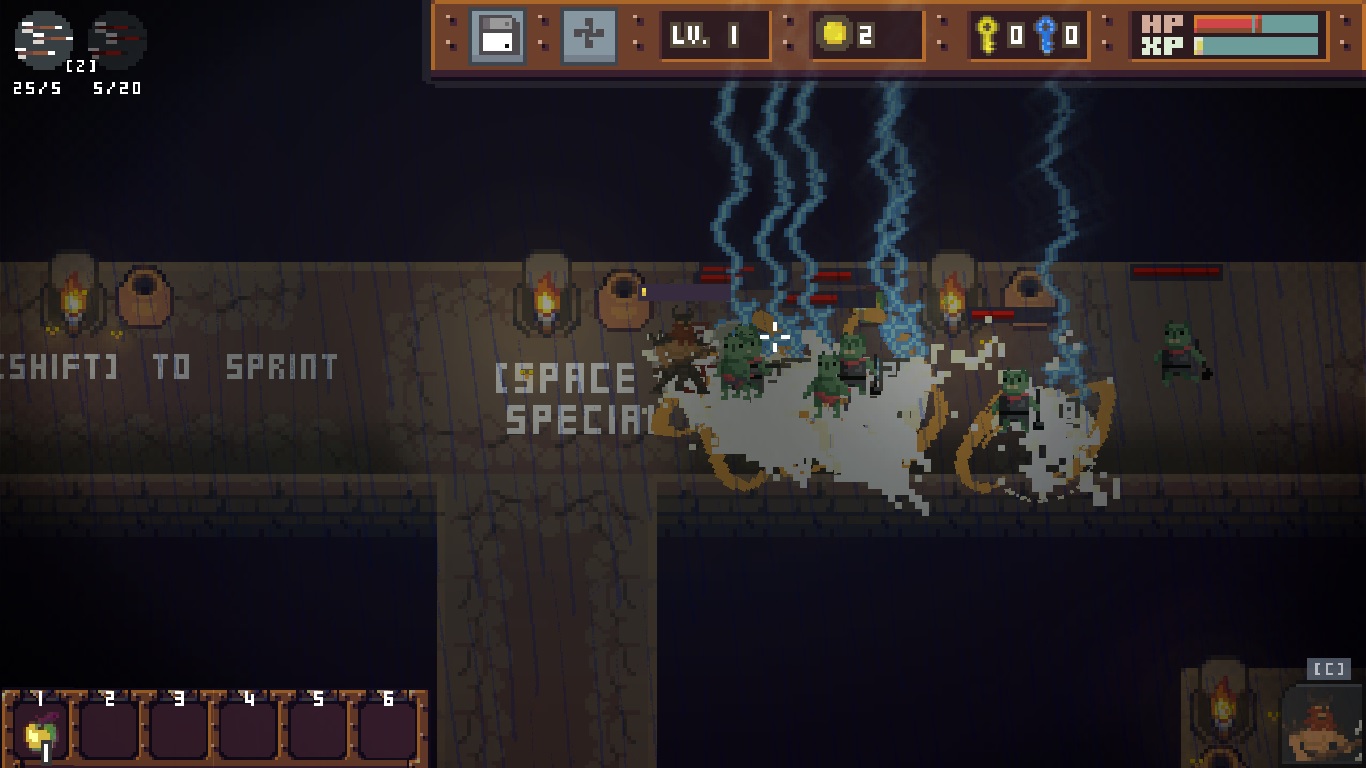Viewport: 1366px width, 768px height.
Task: Click the crosshair icon in the top bar
Action: coord(590,36)
